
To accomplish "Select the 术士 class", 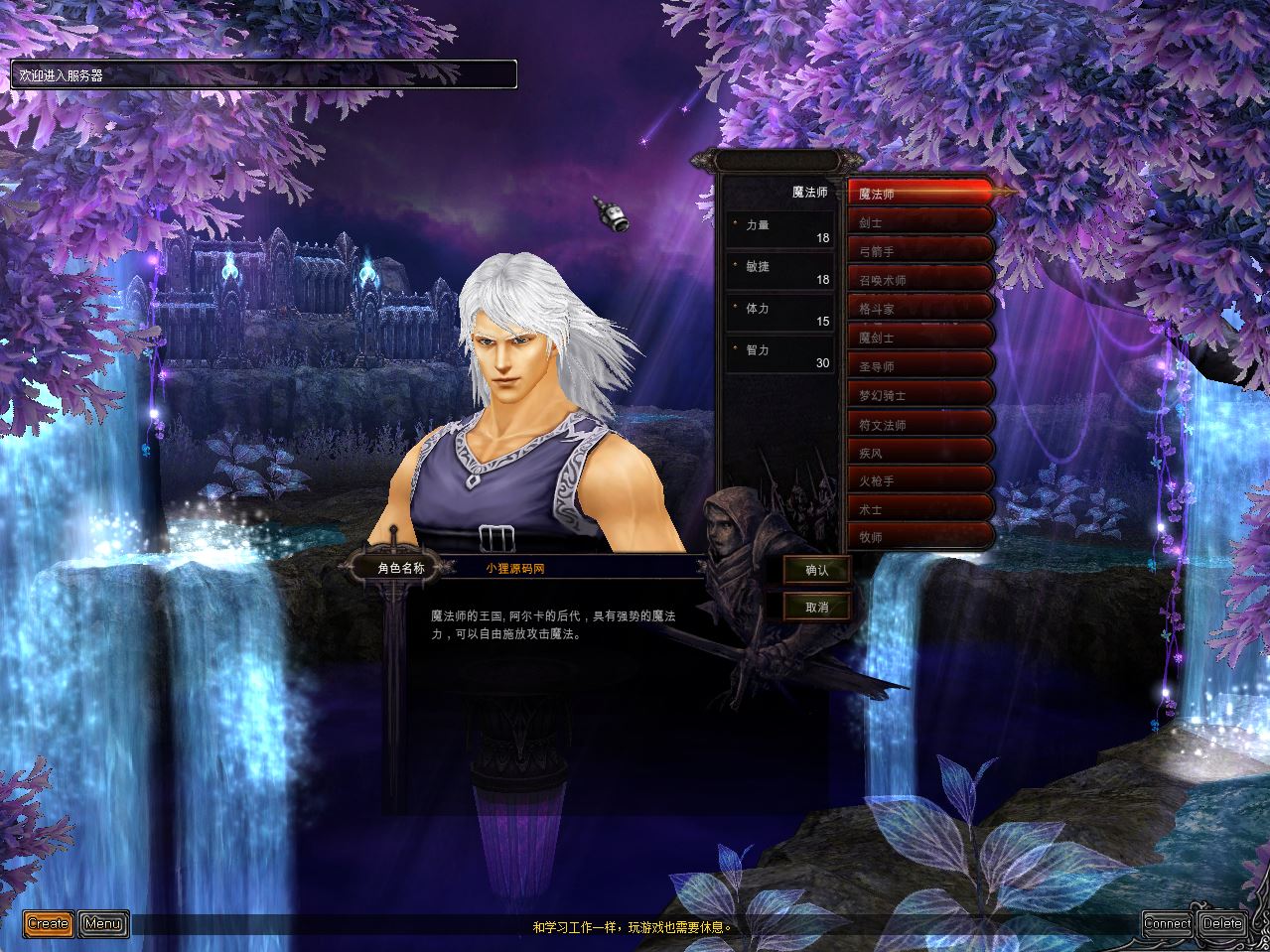I will [918, 509].
